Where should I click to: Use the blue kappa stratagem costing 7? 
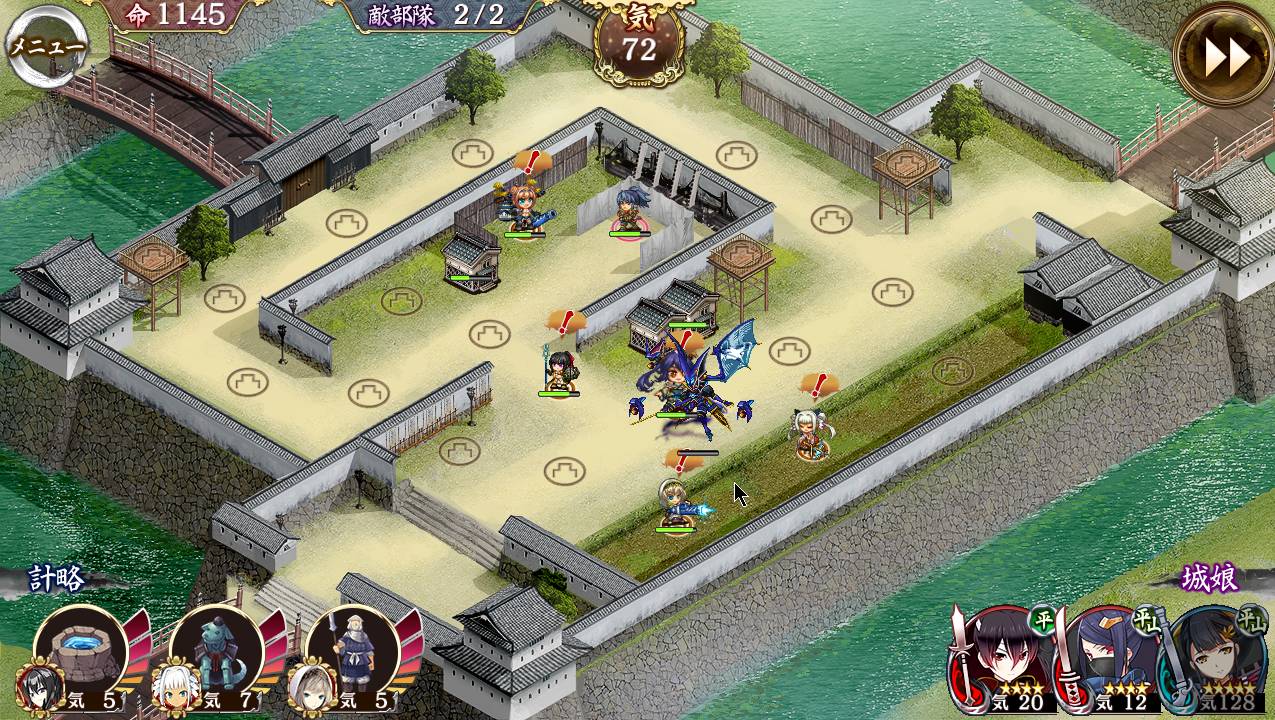coord(217,652)
